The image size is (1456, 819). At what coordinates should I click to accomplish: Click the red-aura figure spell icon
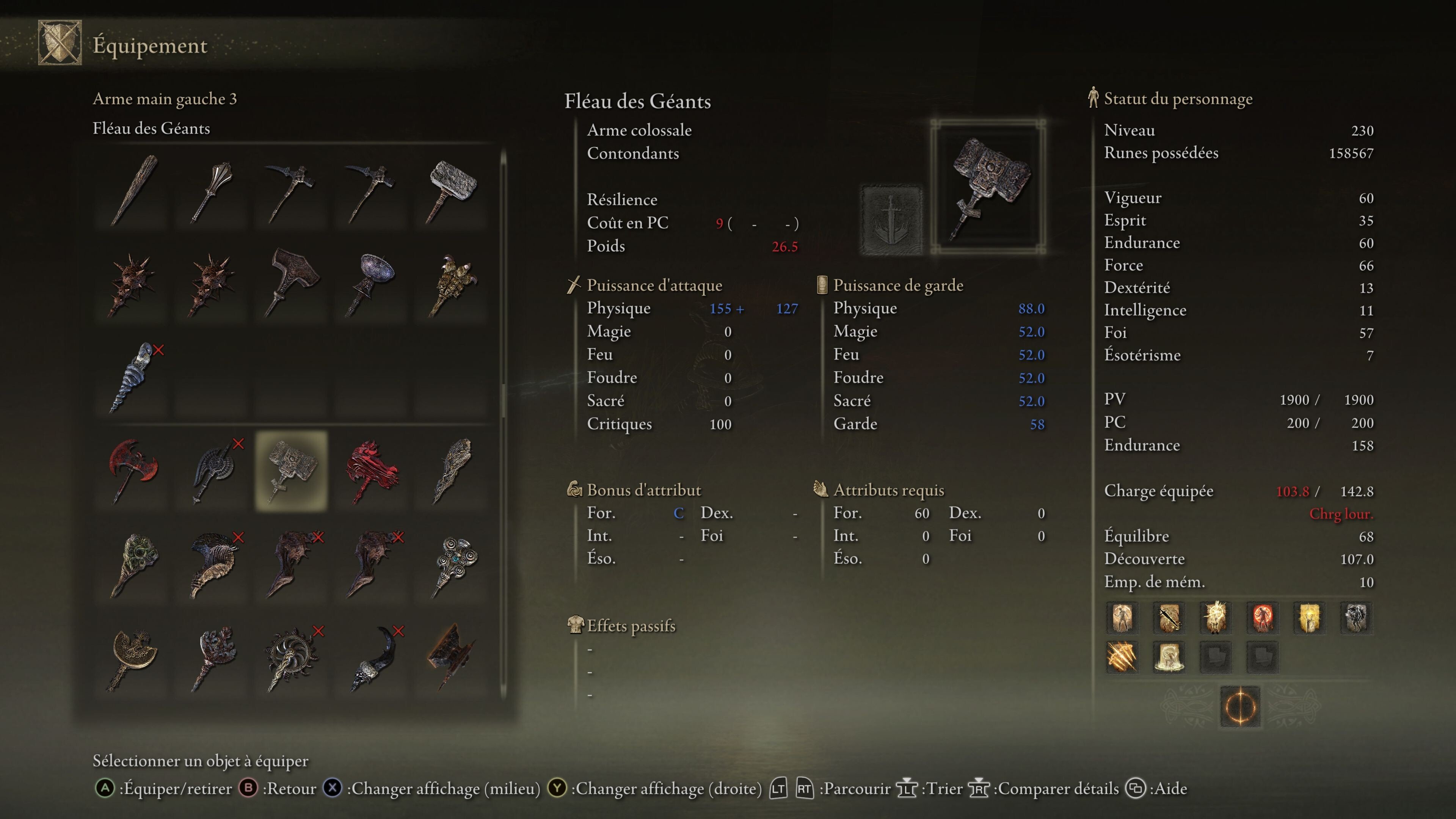pyautogui.click(x=1262, y=617)
